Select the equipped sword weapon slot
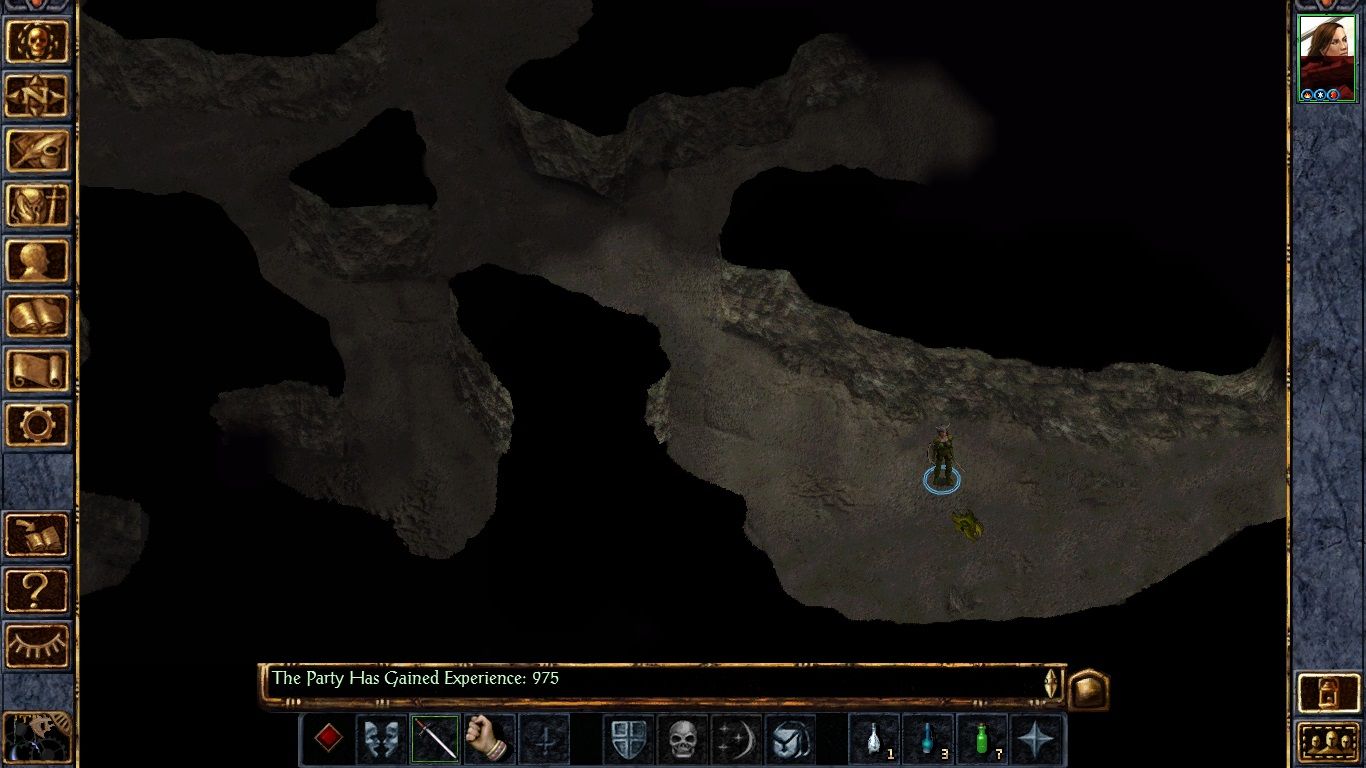This screenshot has height=768, width=1366. pos(434,741)
